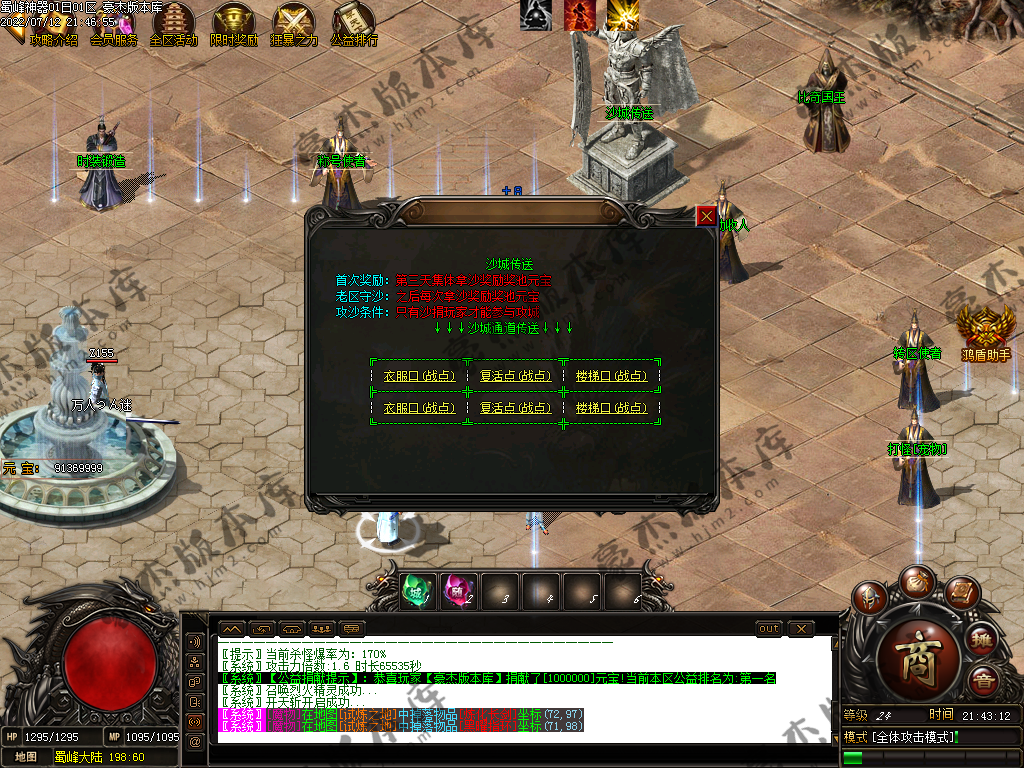
Task: Use the pink gem in hotbar slot 2
Action: (458, 591)
